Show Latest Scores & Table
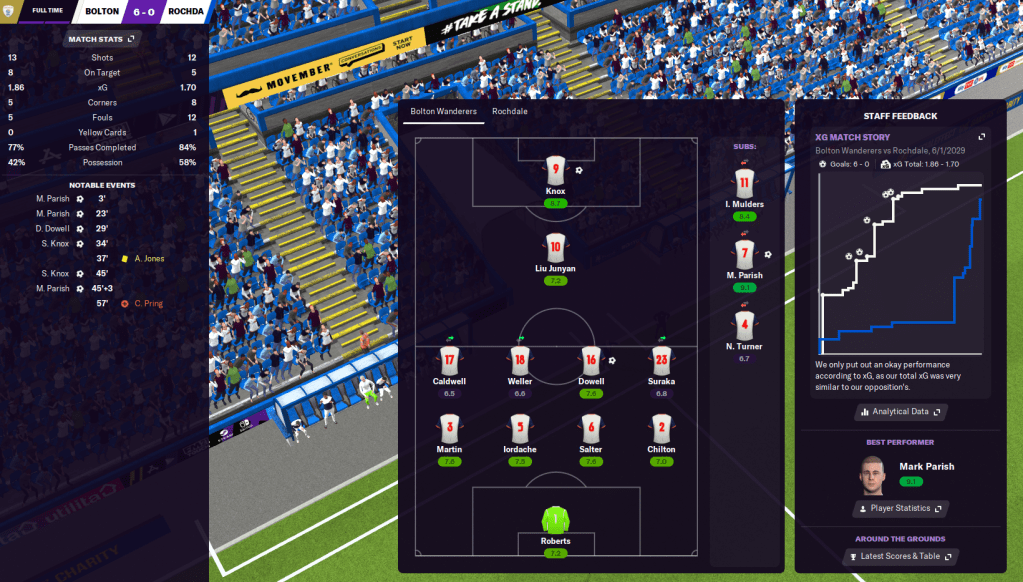 click(x=900, y=556)
